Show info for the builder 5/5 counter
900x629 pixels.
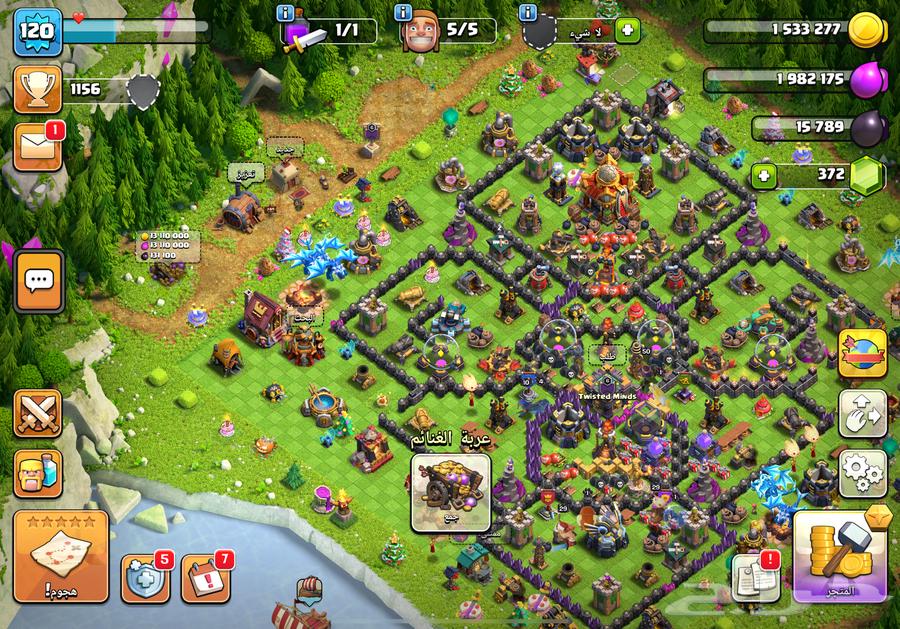[403, 13]
